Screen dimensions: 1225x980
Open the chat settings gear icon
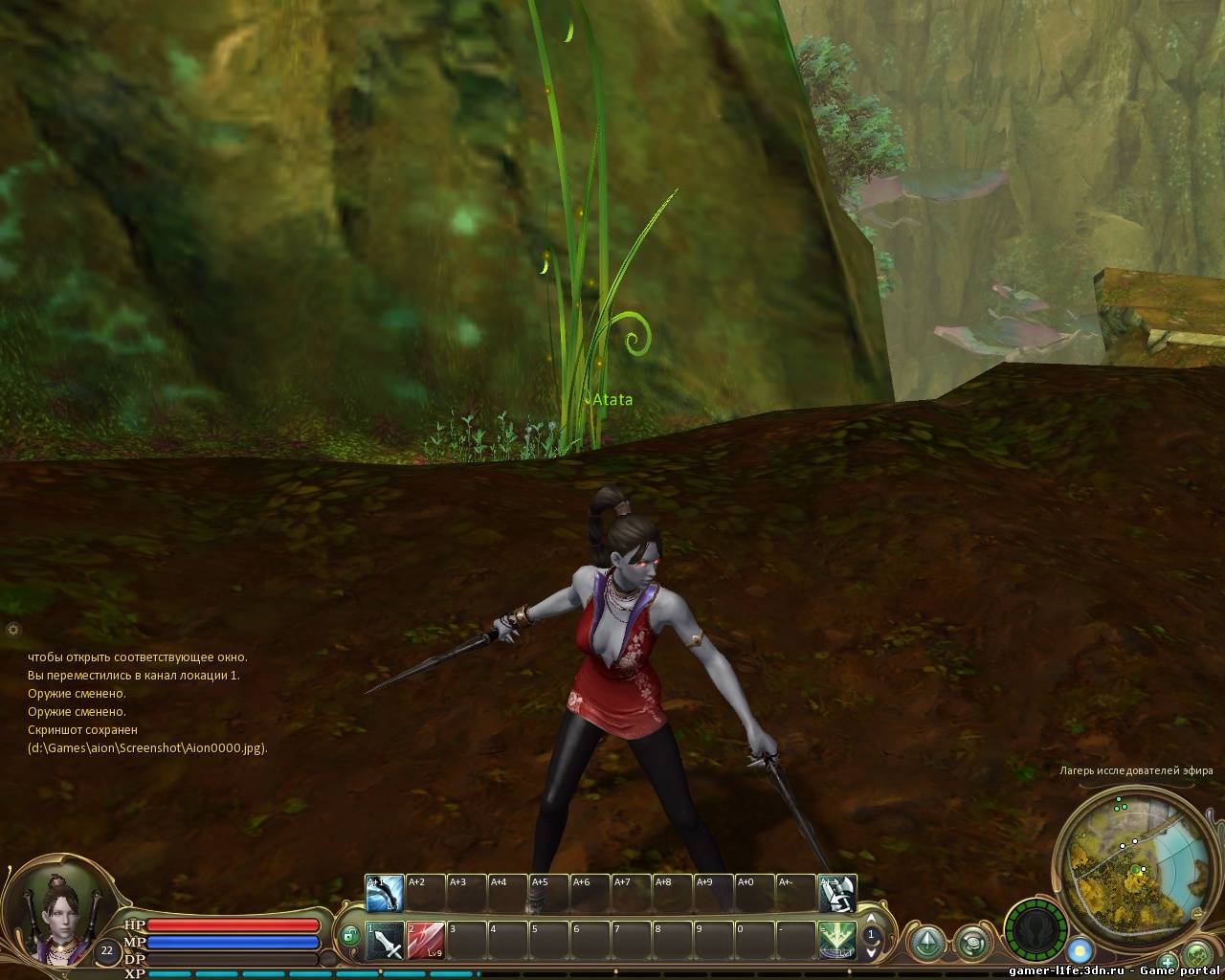(12, 630)
